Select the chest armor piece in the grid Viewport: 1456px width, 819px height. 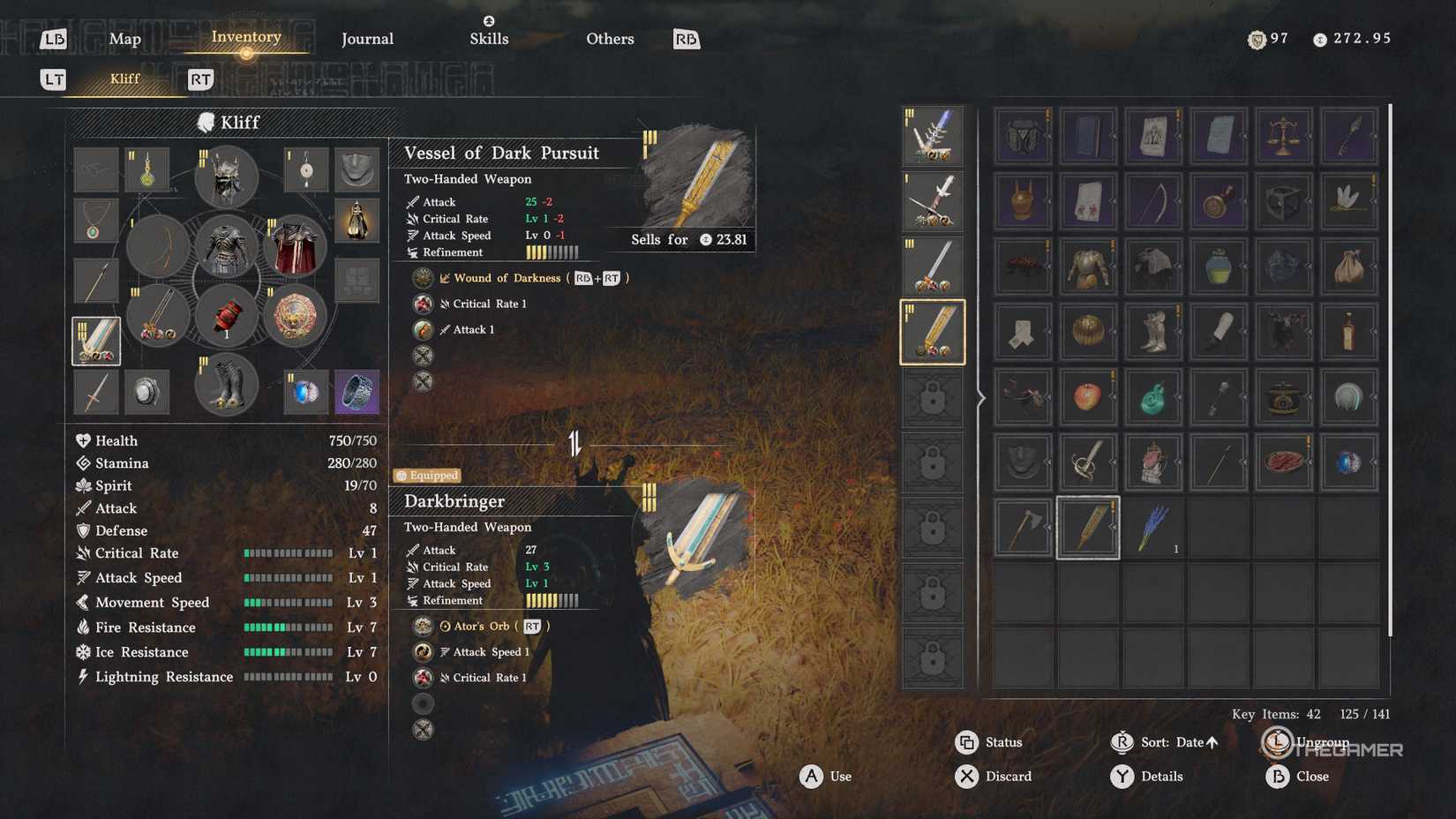click(x=1088, y=267)
